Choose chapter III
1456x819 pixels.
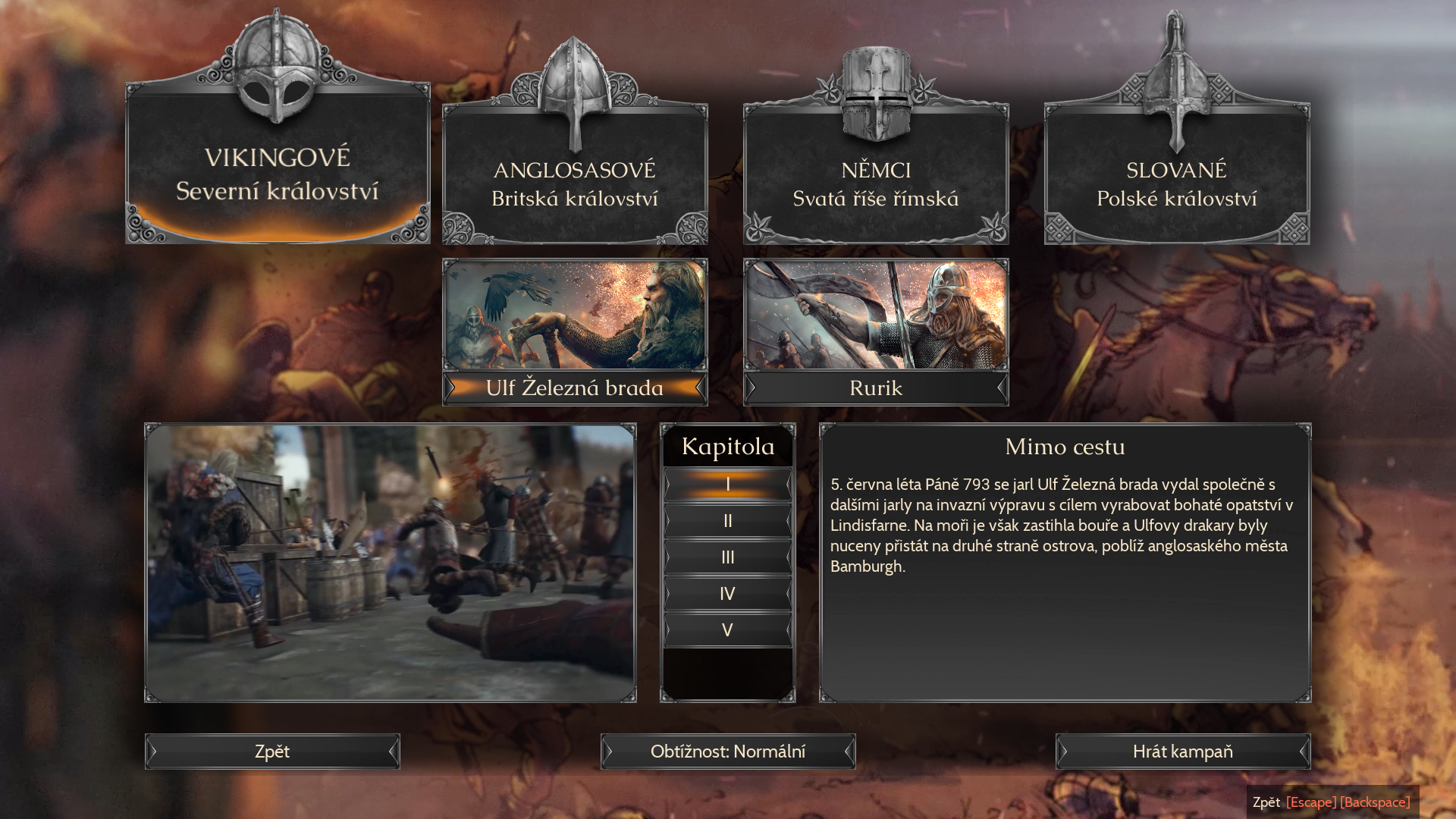(728, 557)
